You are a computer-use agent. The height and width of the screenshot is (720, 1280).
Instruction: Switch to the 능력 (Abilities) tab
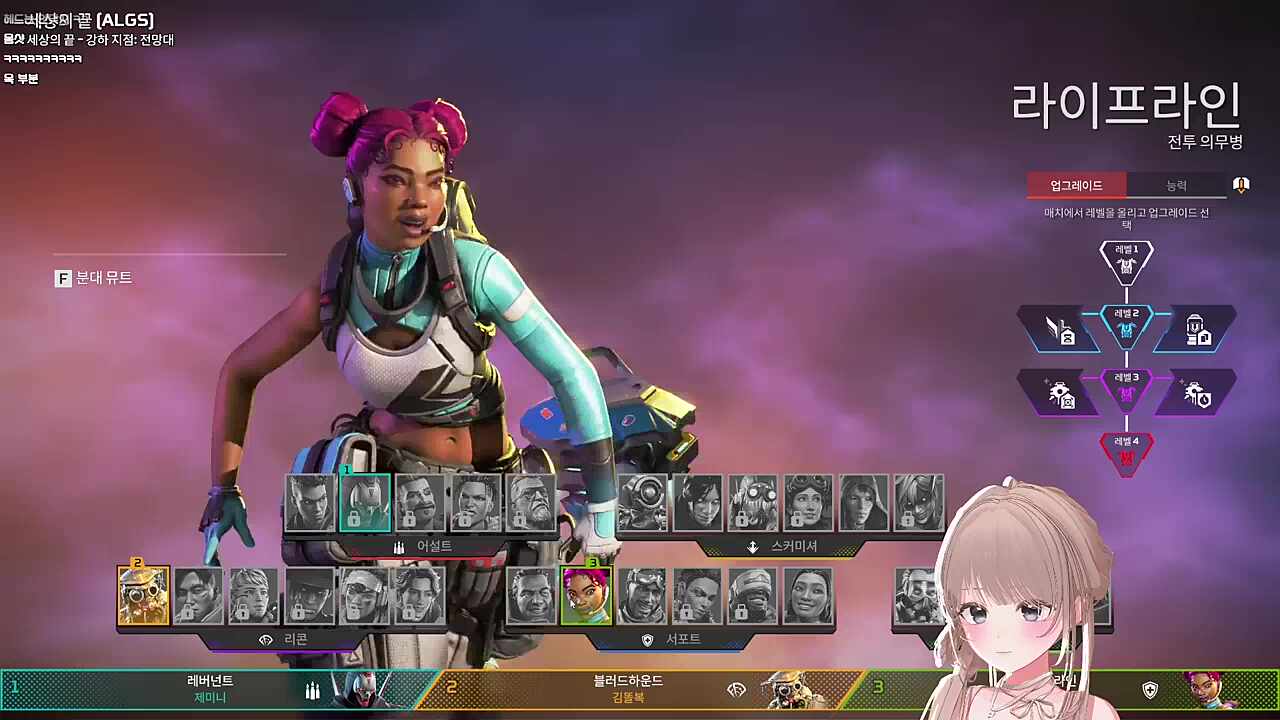point(1176,185)
